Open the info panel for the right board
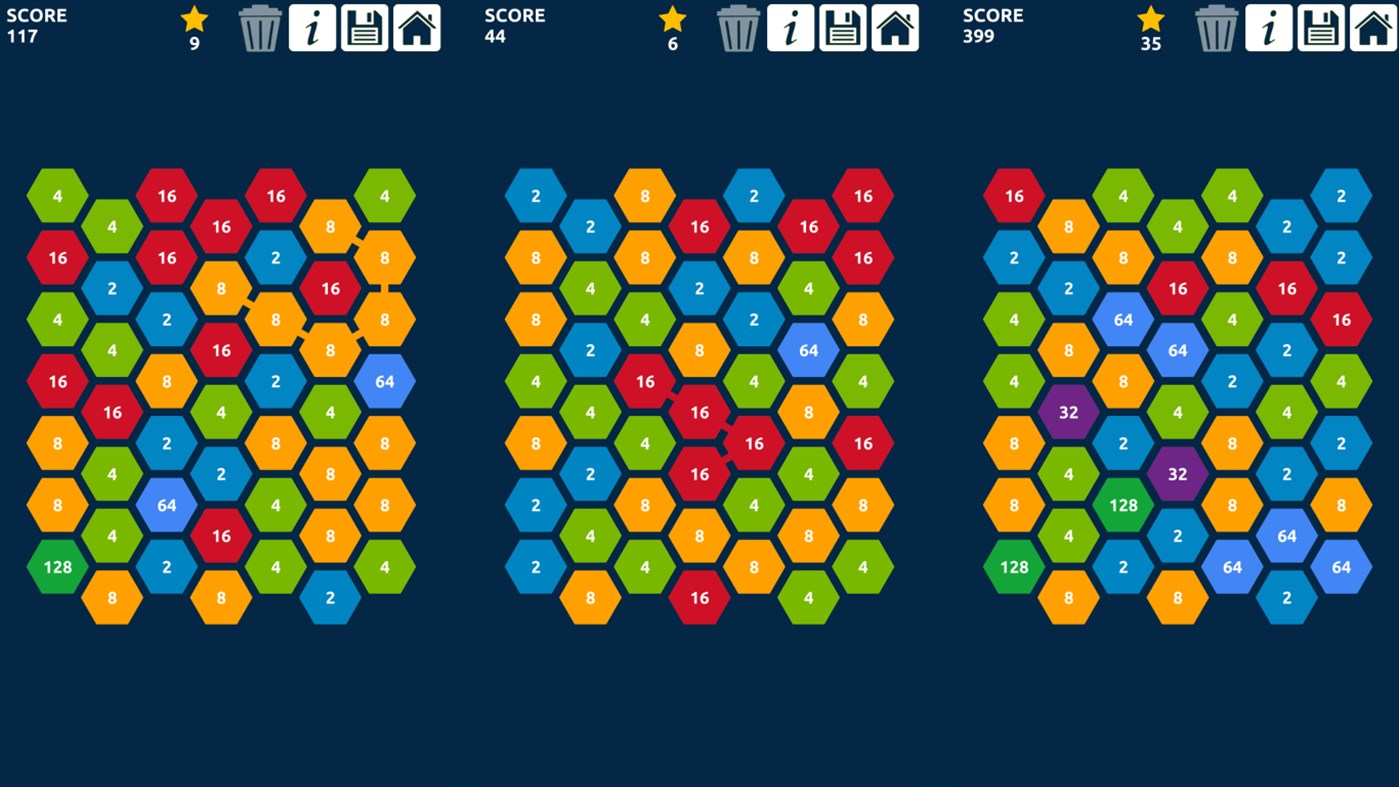 click(x=1268, y=27)
